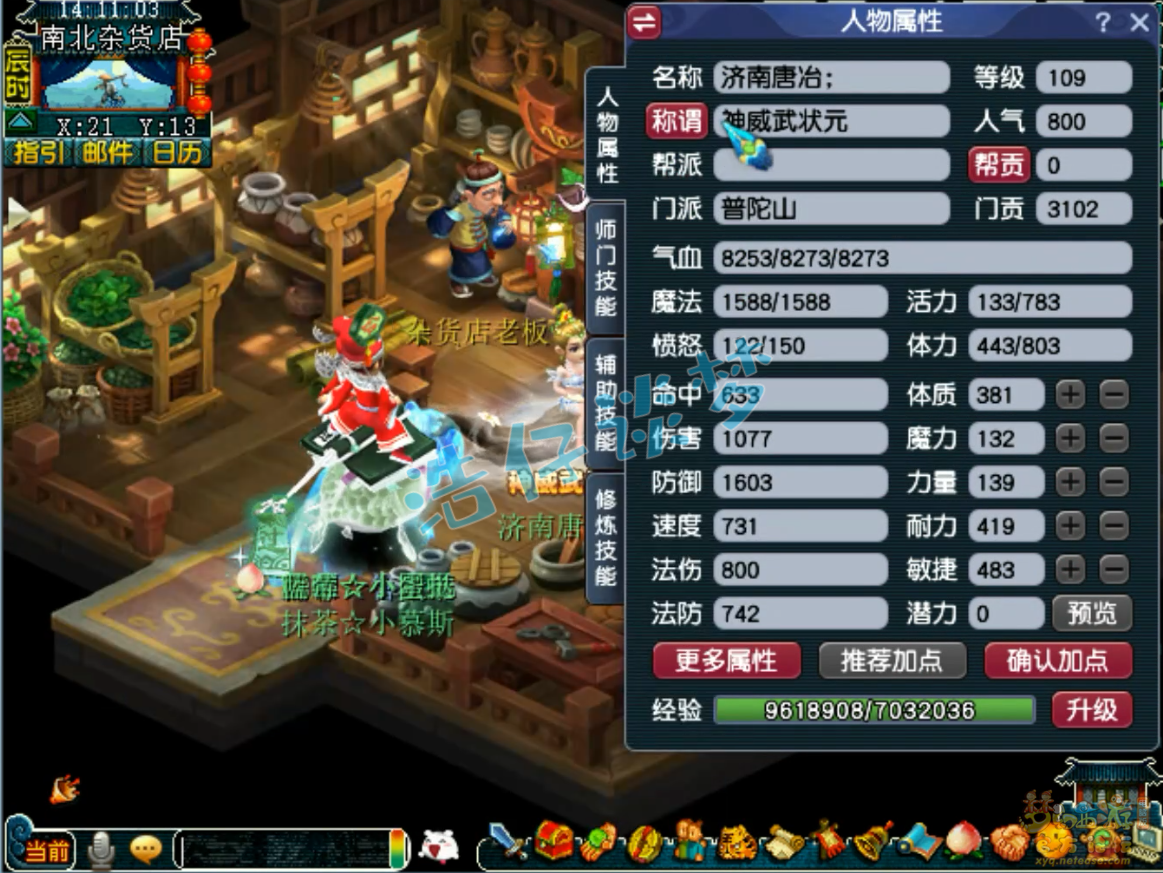Add a point to 敏捷
This screenshot has height=873, width=1163.
coord(1070,570)
